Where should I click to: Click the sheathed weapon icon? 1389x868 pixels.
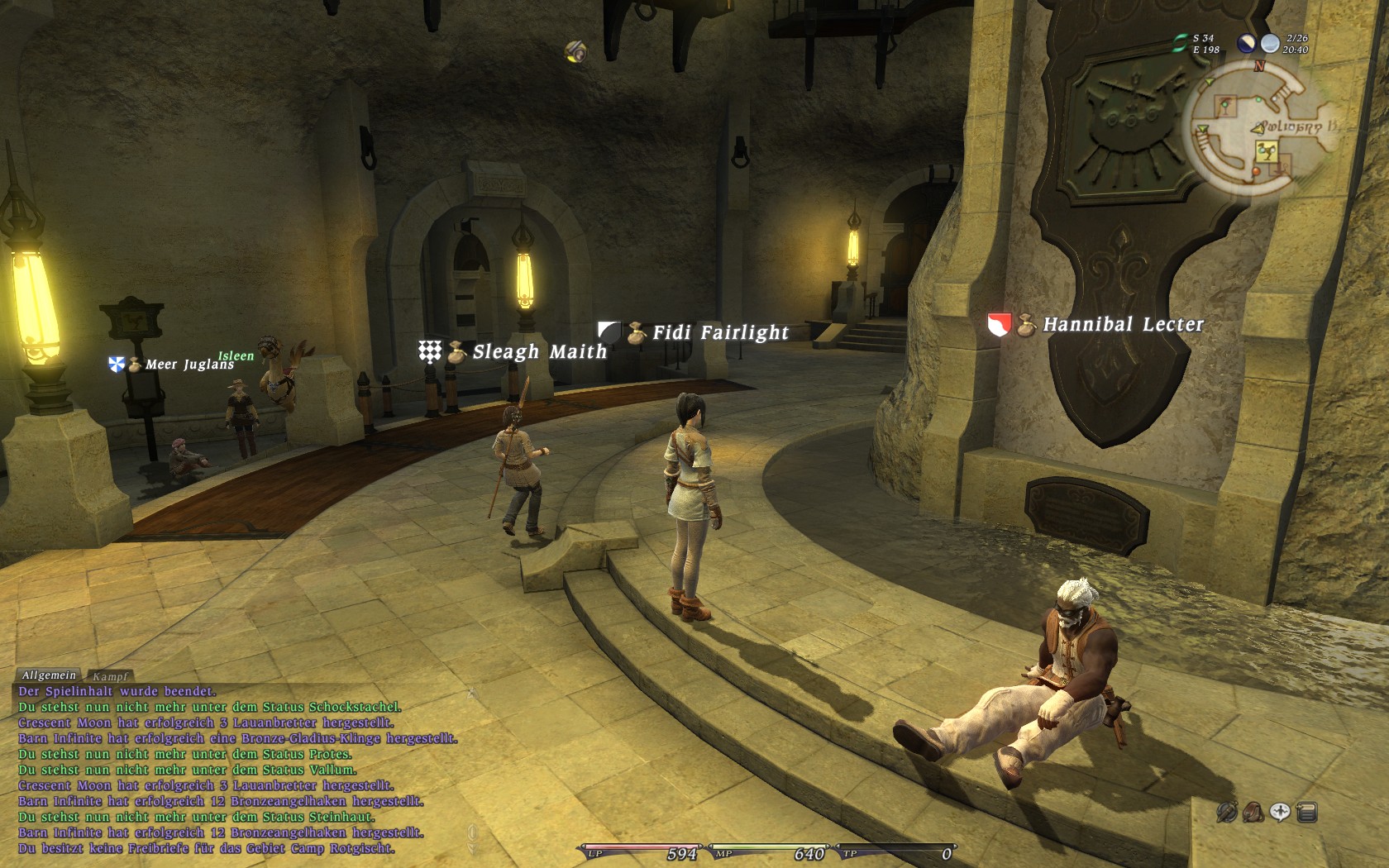pyautogui.click(x=1227, y=813)
